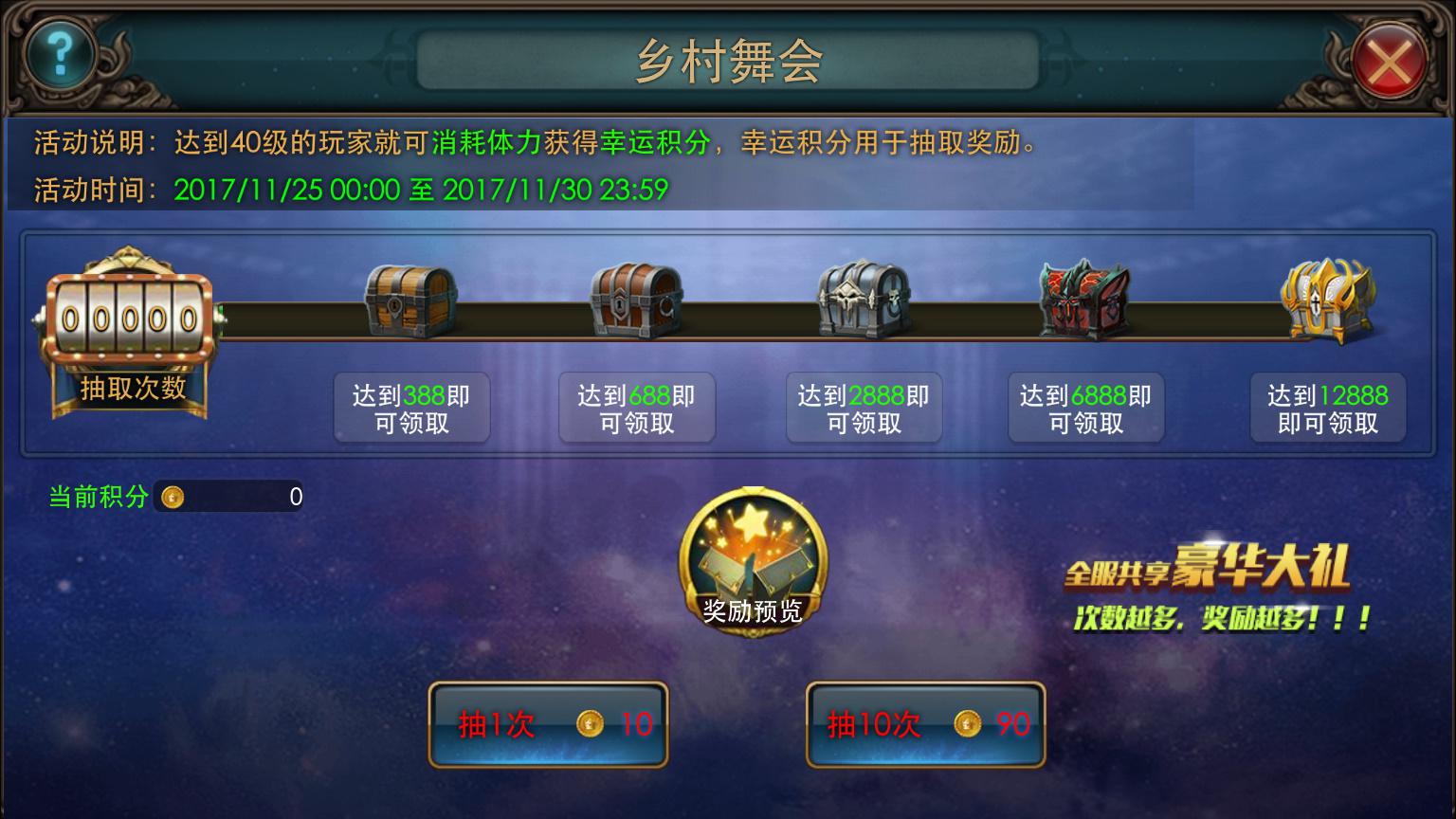Open the question mark help button
The width and height of the screenshot is (1456, 819).
pyautogui.click(x=59, y=55)
